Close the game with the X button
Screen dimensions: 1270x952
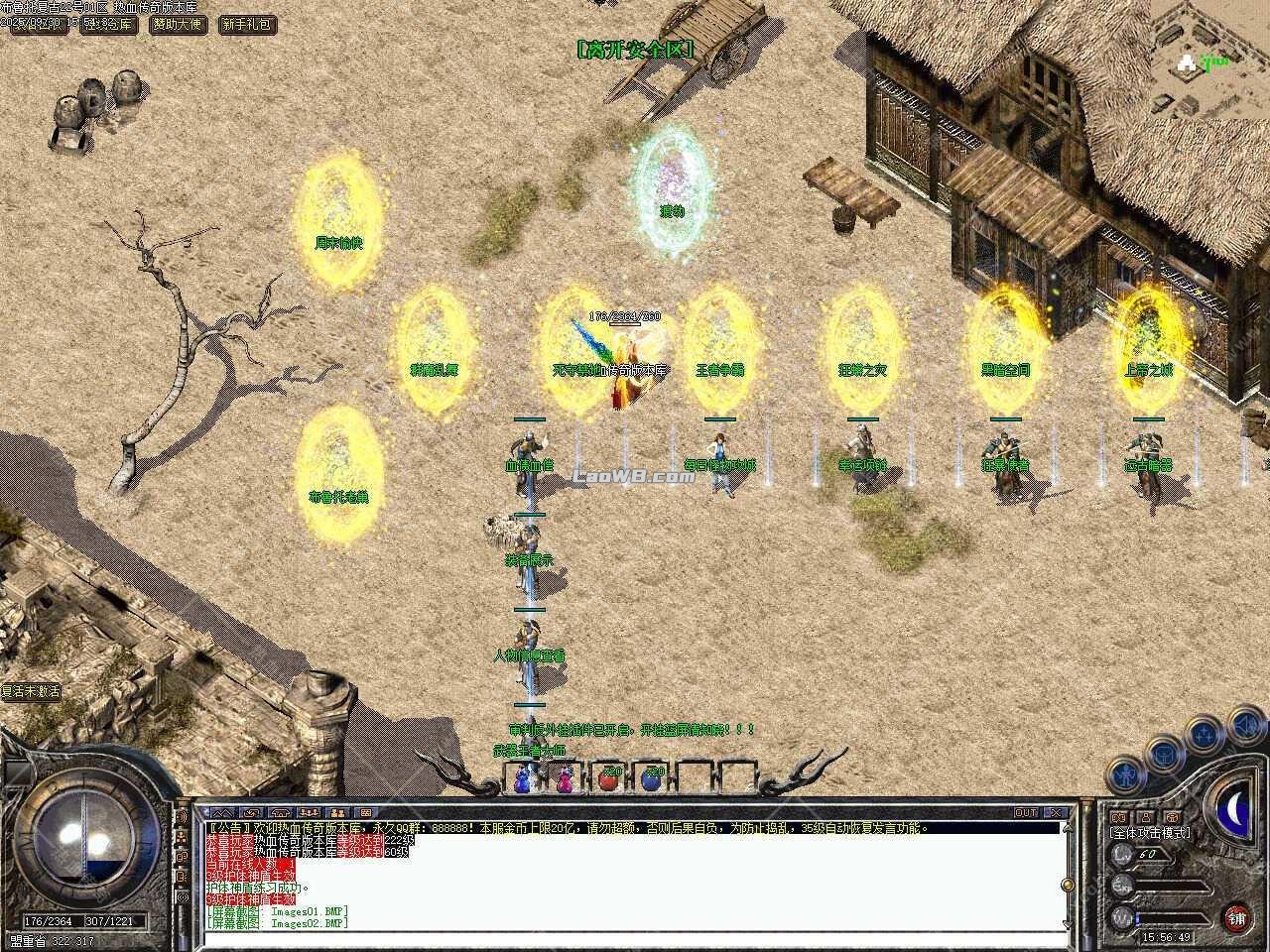[1058, 812]
